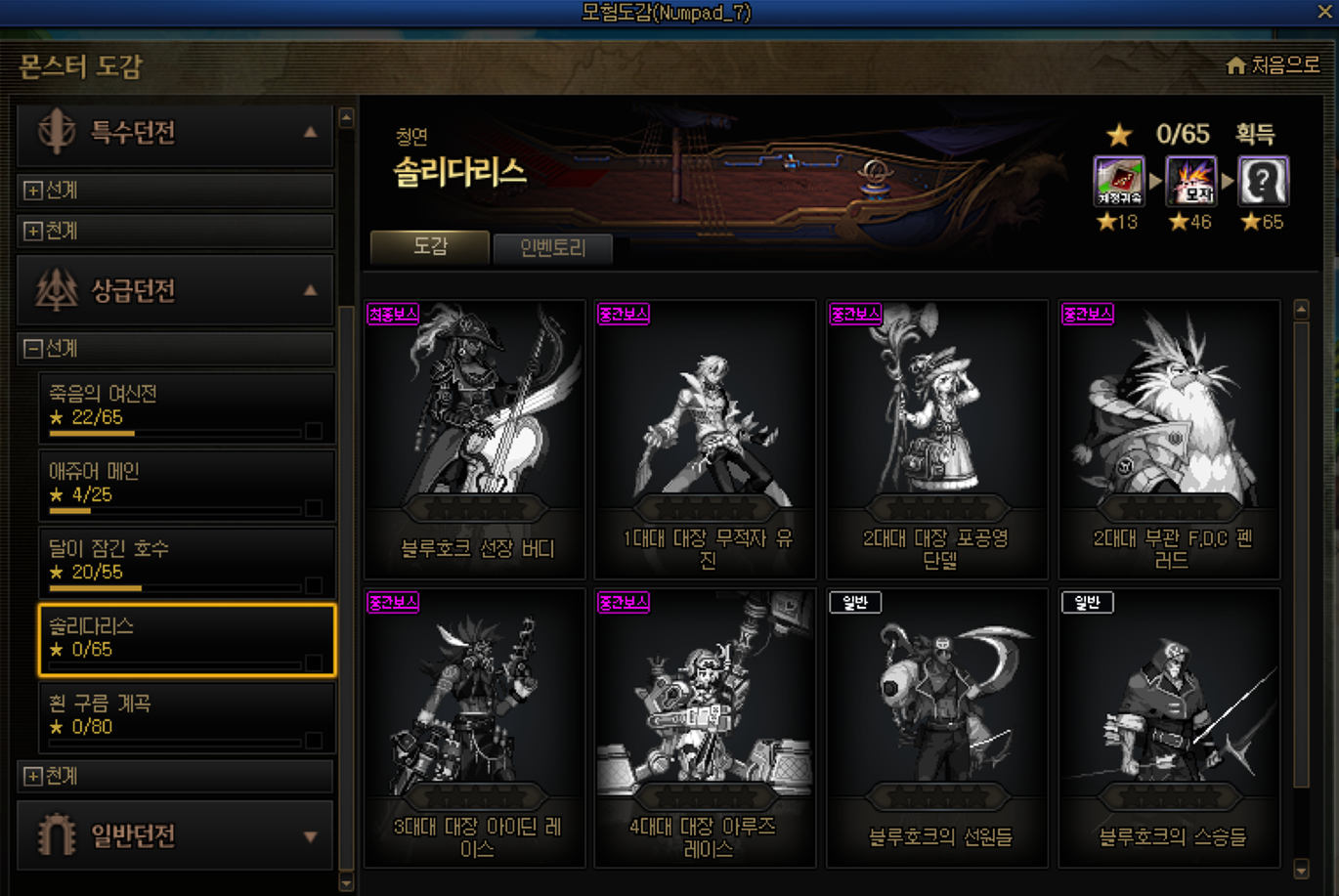
Task: Open 1대대 대장 무적자 유진 card
Action: [706, 439]
